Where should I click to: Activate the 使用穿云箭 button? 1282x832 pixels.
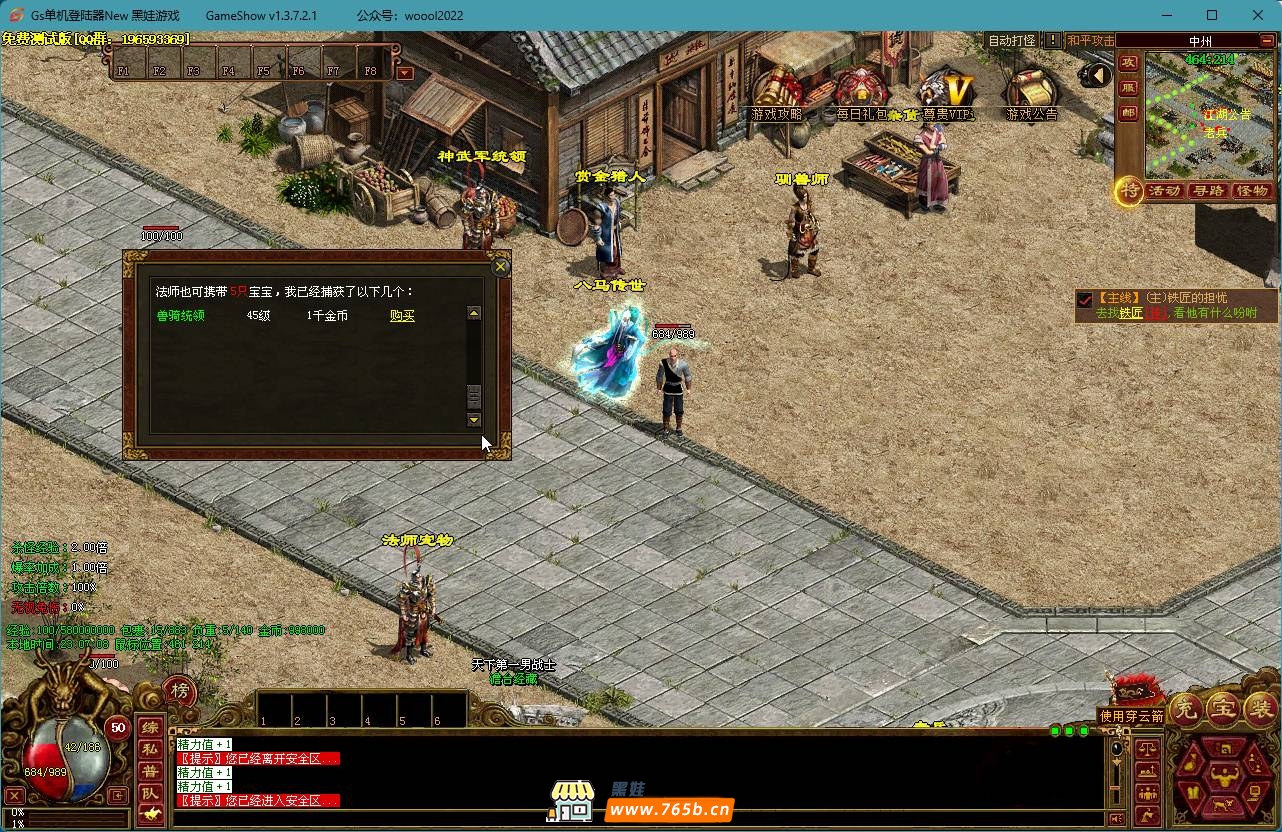tap(1131, 716)
